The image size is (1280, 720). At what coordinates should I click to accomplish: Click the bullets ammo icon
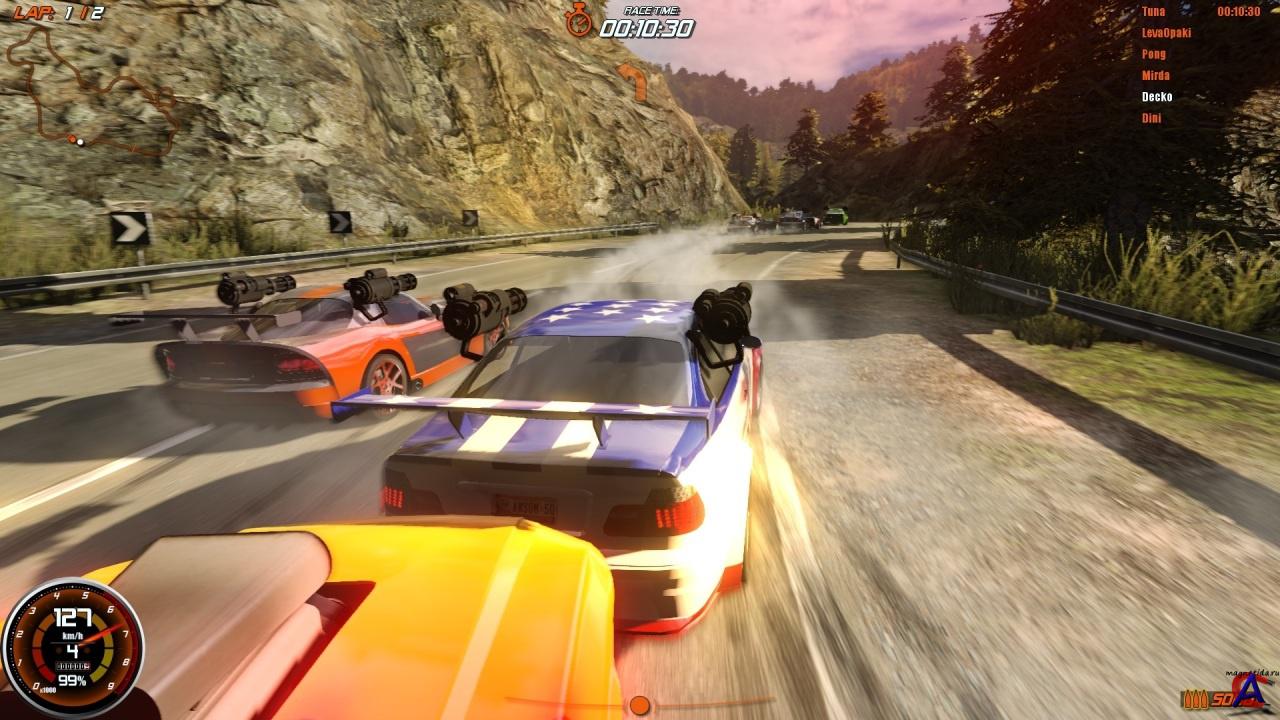coord(1194,699)
